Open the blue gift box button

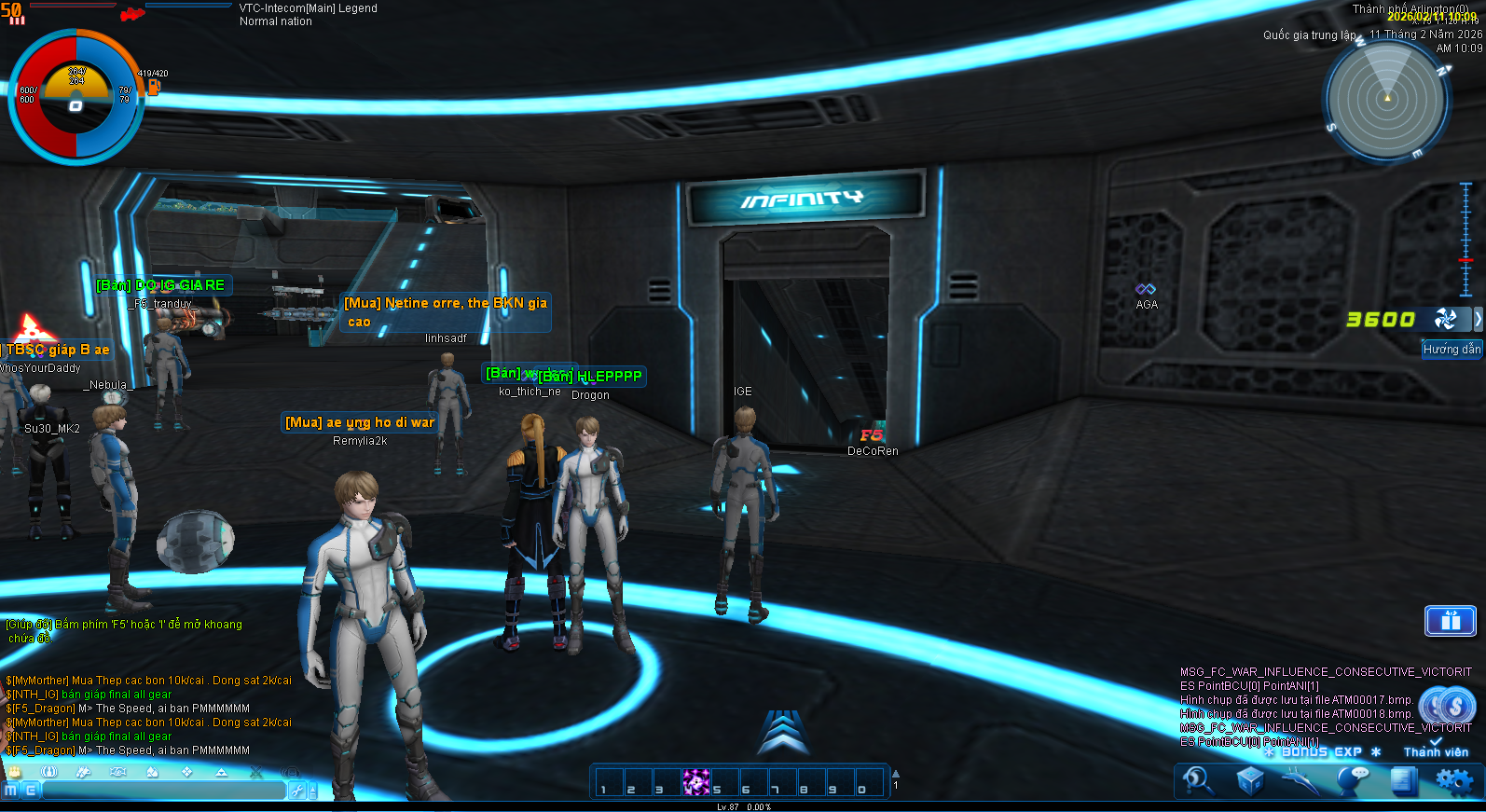(1450, 621)
